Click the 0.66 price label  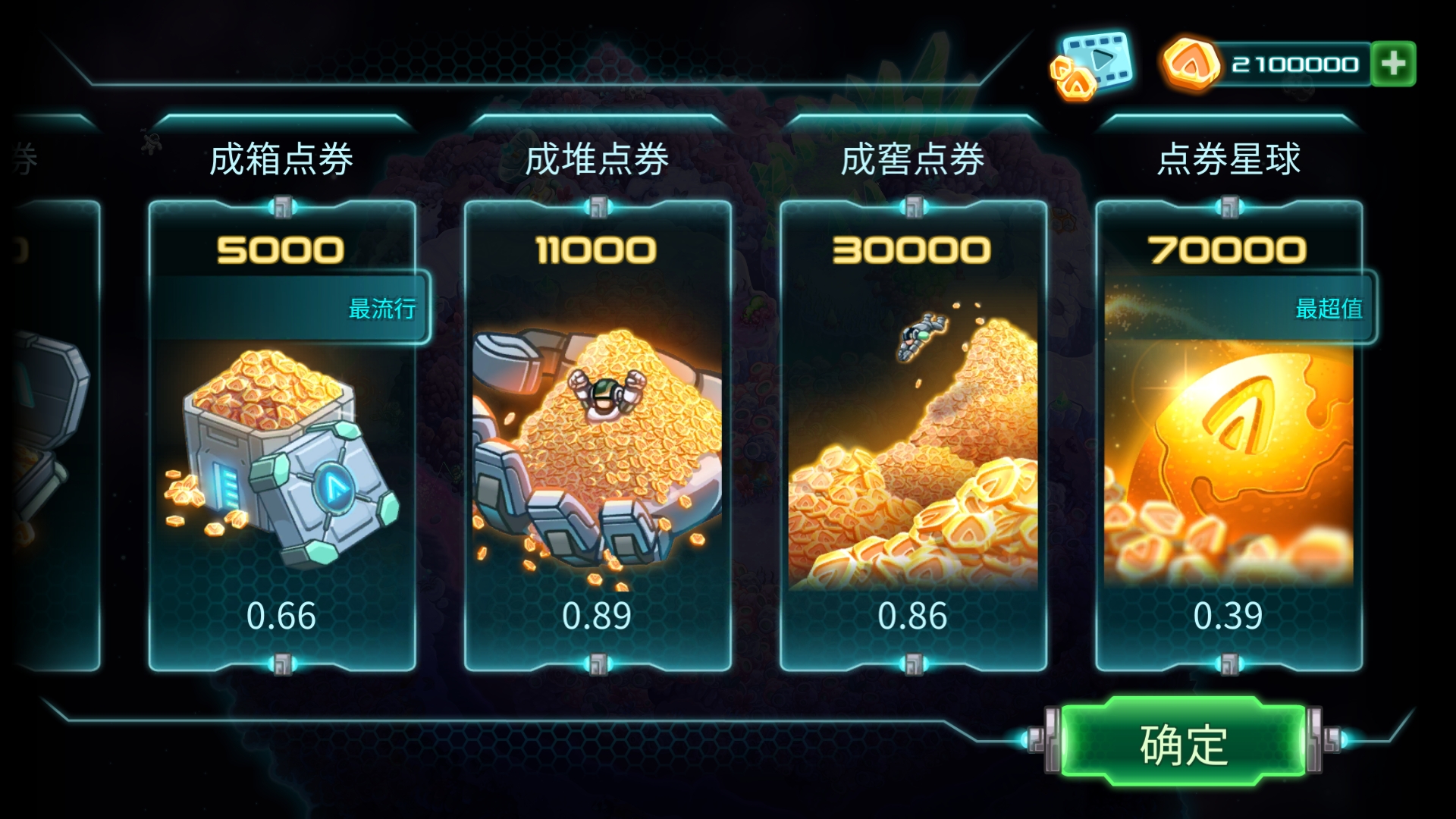pos(282,617)
